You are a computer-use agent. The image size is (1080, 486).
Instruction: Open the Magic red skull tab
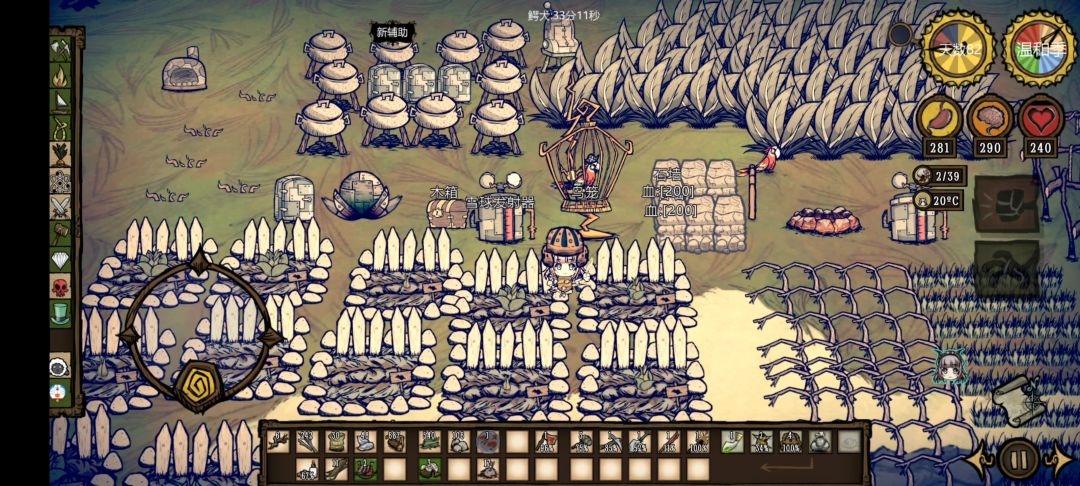point(62,287)
